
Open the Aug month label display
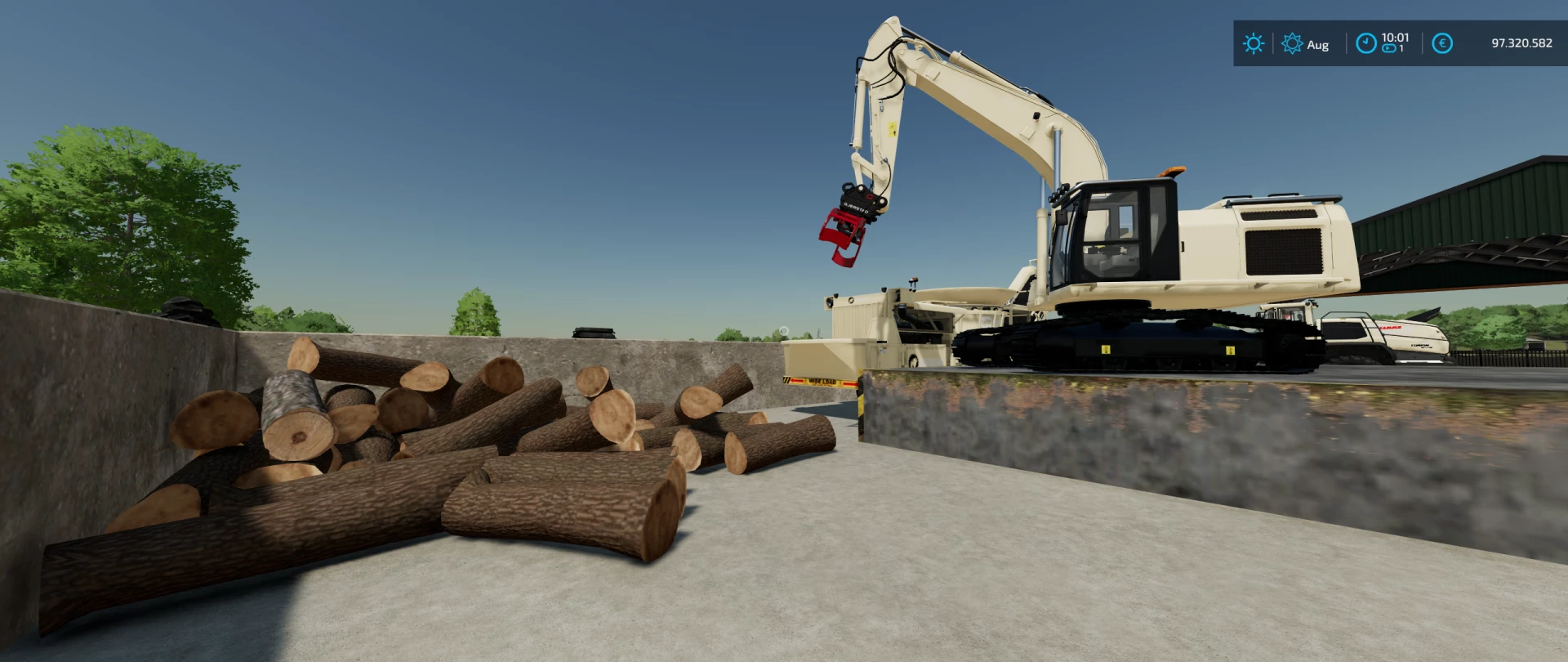pyautogui.click(x=1319, y=45)
